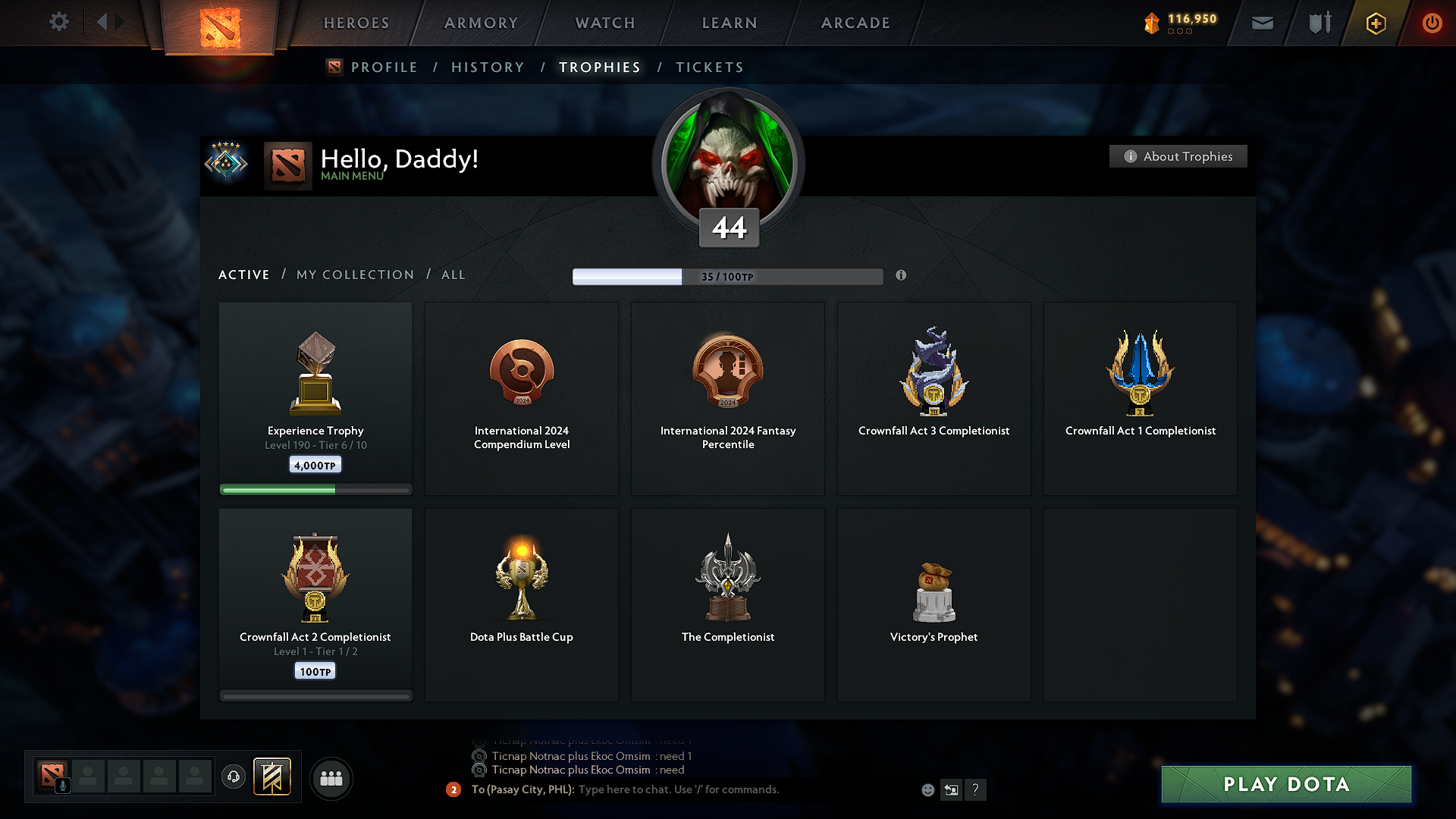The height and width of the screenshot is (819, 1456).
Task: Toggle the headset voice chat icon
Action: (233, 777)
